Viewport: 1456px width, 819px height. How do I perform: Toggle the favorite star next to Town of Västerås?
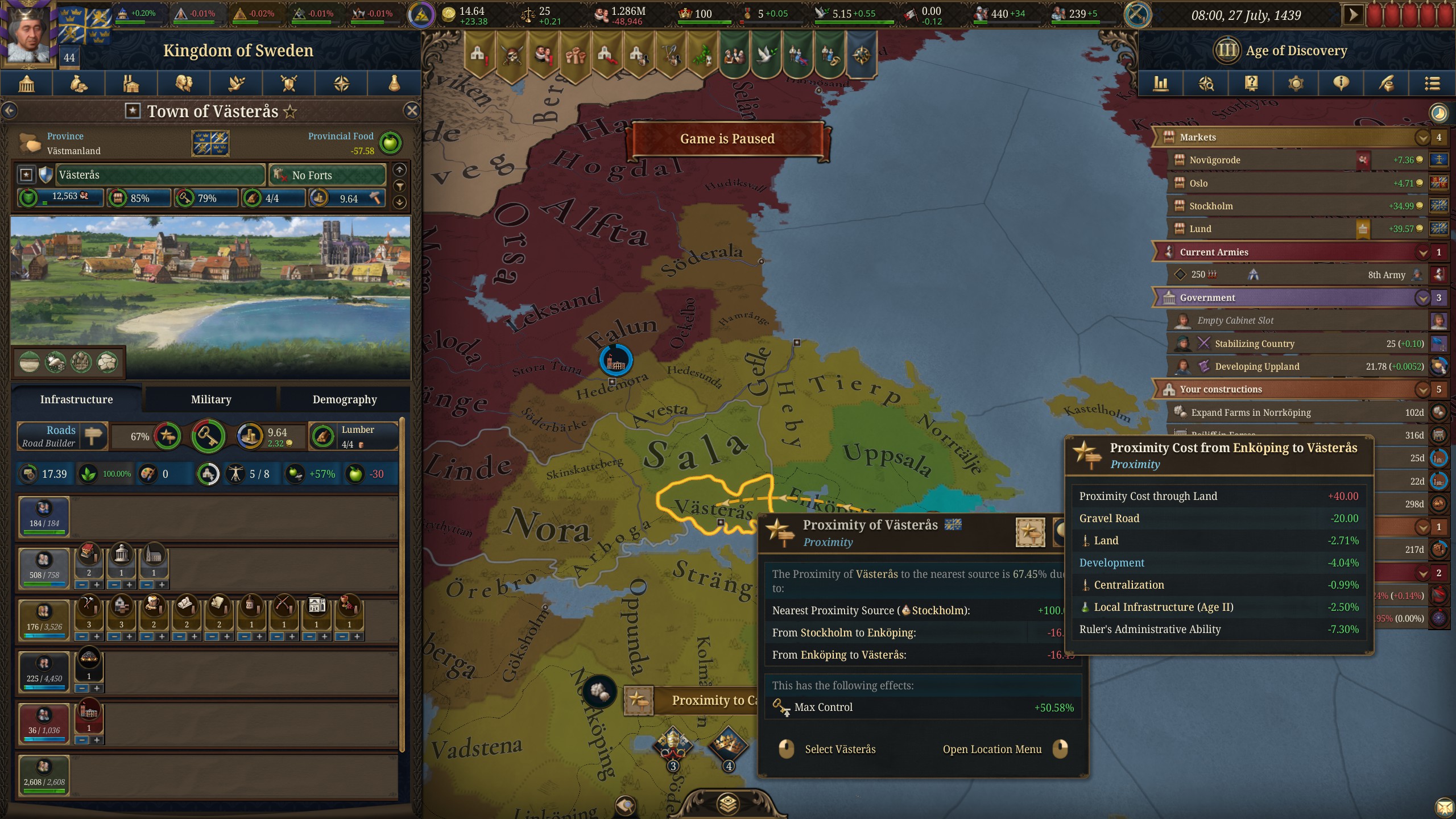click(x=291, y=111)
